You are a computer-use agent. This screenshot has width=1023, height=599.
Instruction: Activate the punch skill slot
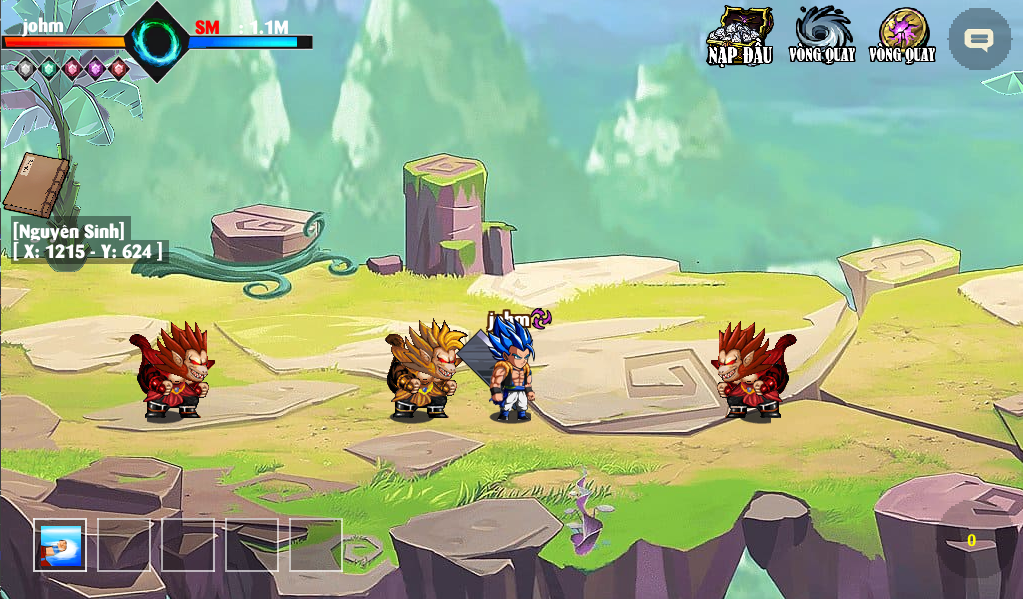[x=60, y=545]
